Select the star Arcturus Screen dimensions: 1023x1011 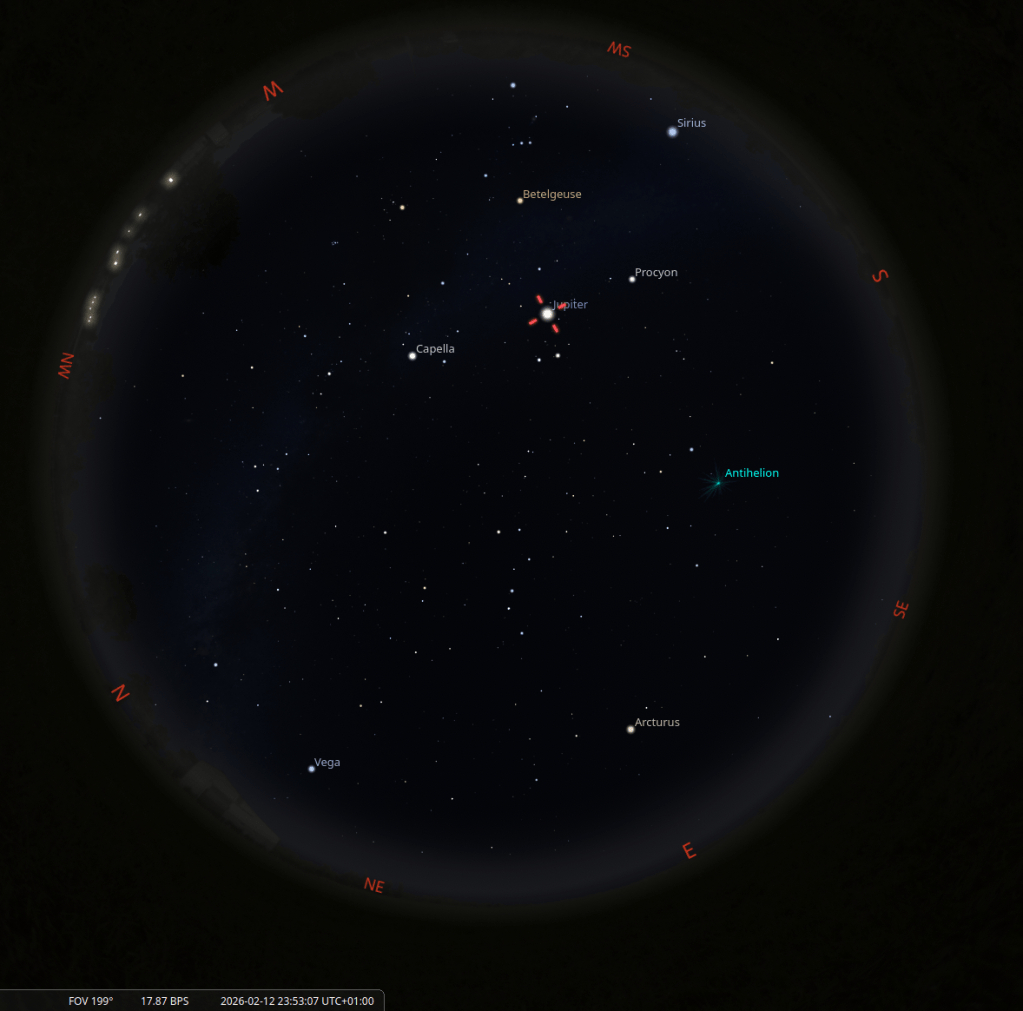click(630, 729)
